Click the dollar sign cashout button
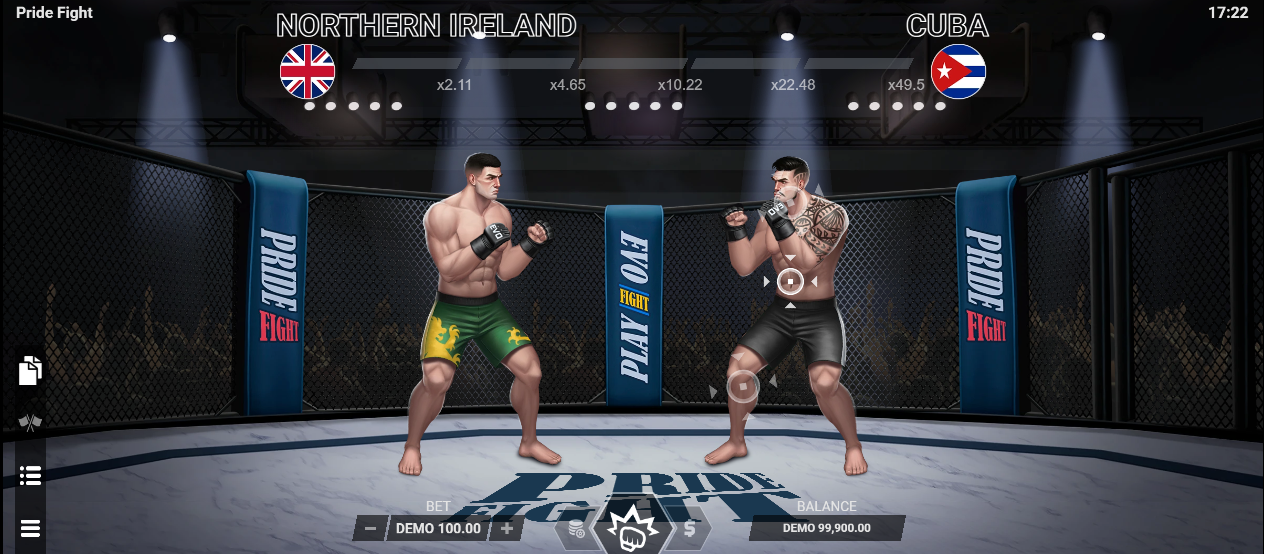 click(x=690, y=529)
